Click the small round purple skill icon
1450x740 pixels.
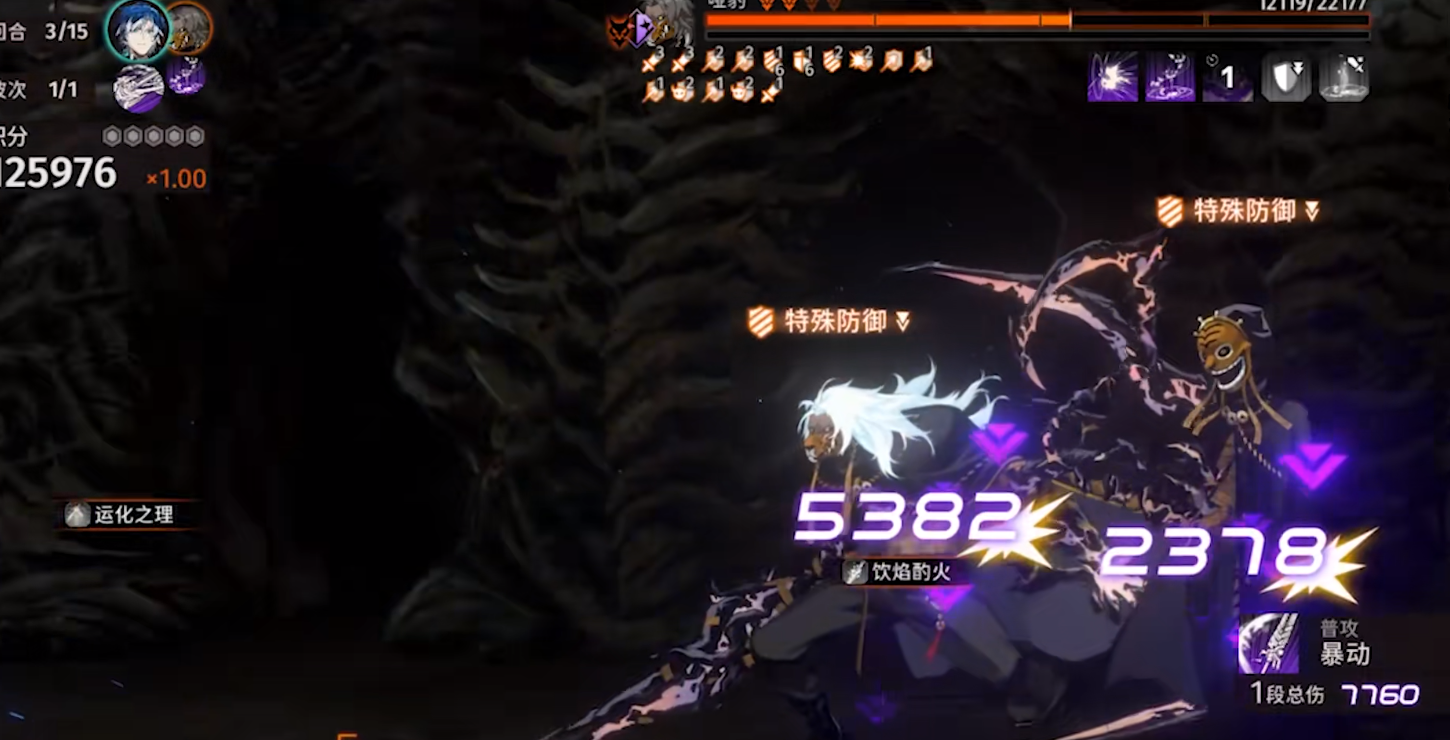coord(186,76)
